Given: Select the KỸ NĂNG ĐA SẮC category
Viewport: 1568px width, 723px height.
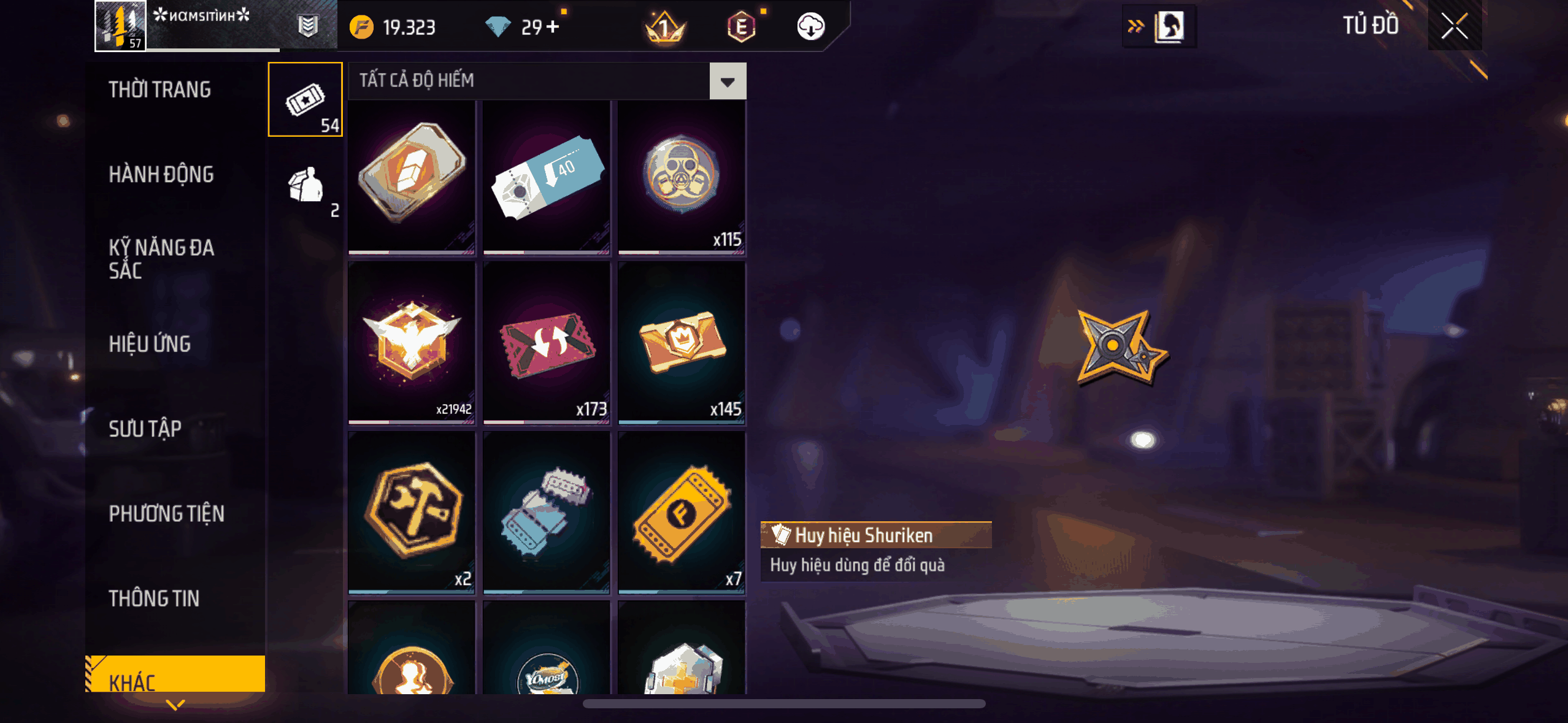Looking at the screenshot, I should click(161, 259).
